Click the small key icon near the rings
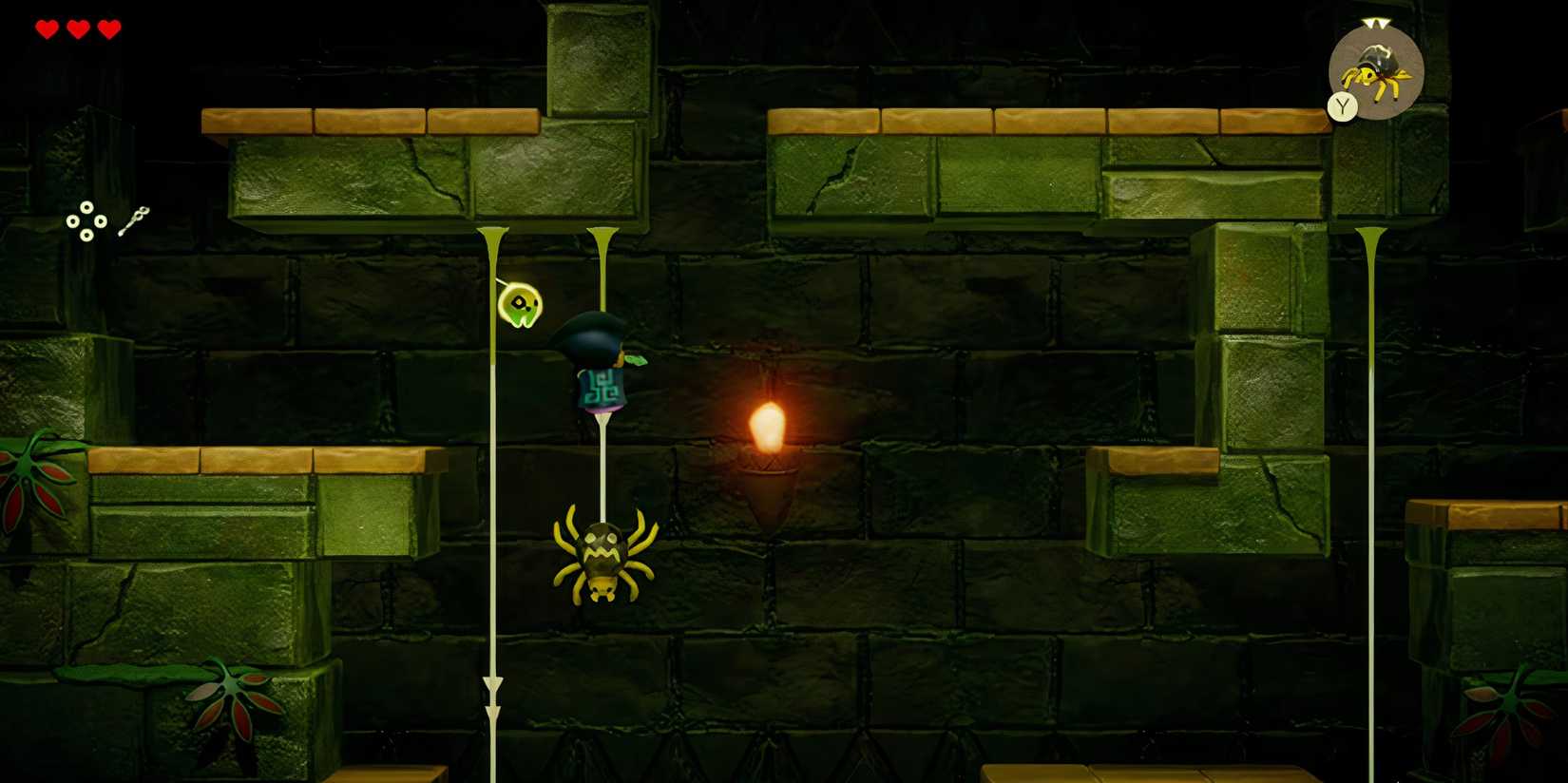 (x=133, y=217)
